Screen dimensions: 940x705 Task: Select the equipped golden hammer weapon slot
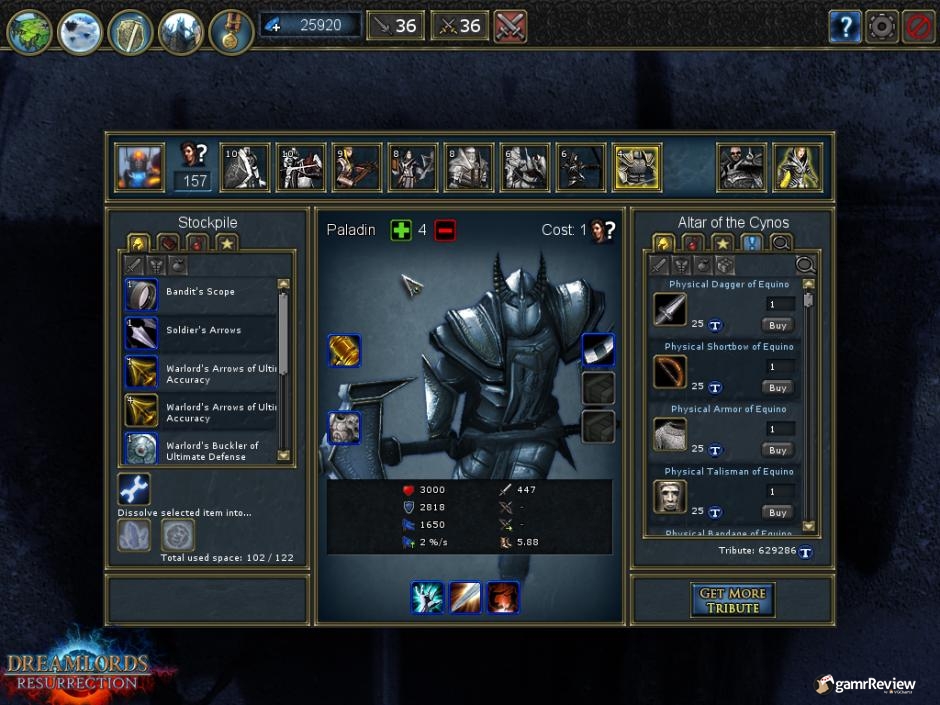tap(344, 351)
